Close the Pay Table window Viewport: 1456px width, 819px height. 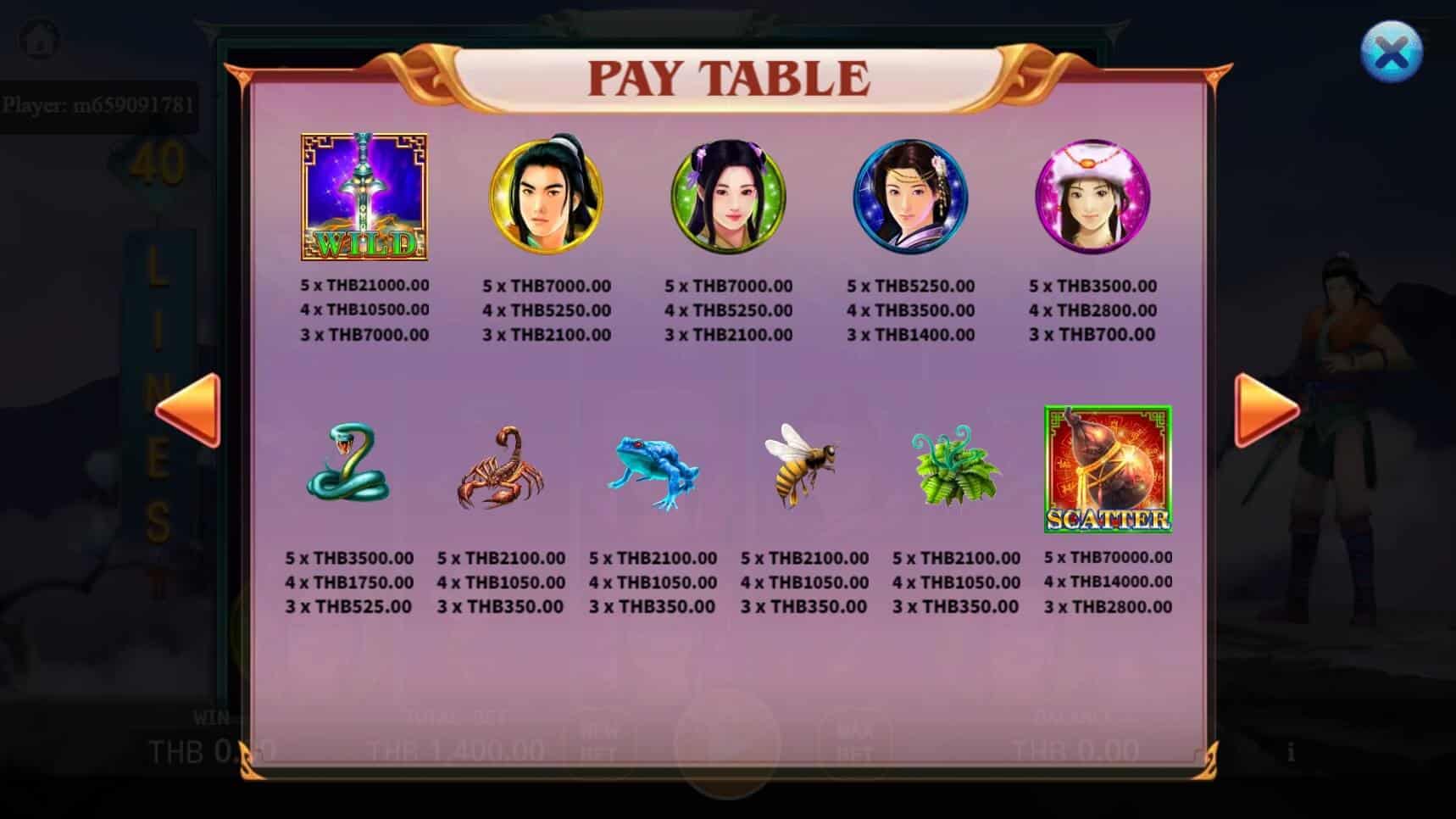point(1392,51)
